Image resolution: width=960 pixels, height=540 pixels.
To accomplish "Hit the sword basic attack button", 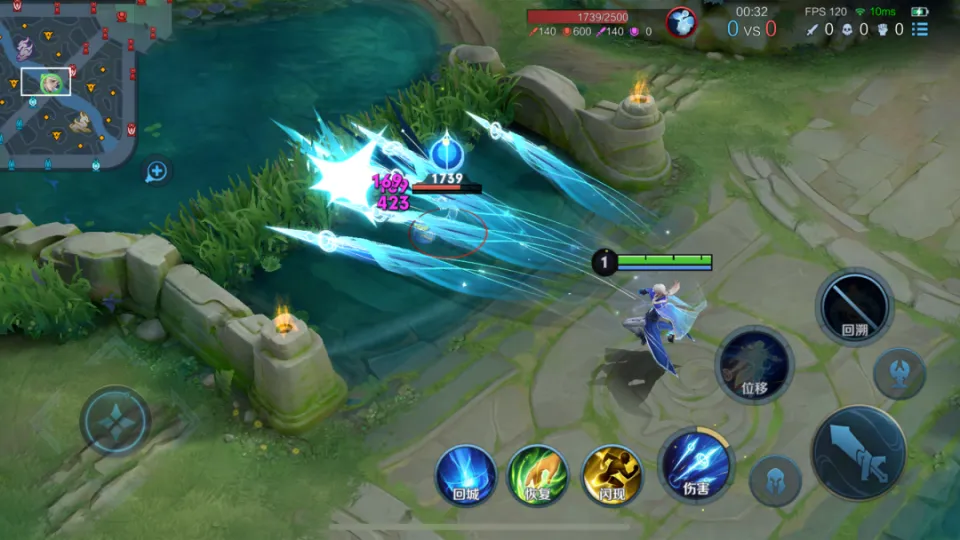I will coord(858,453).
